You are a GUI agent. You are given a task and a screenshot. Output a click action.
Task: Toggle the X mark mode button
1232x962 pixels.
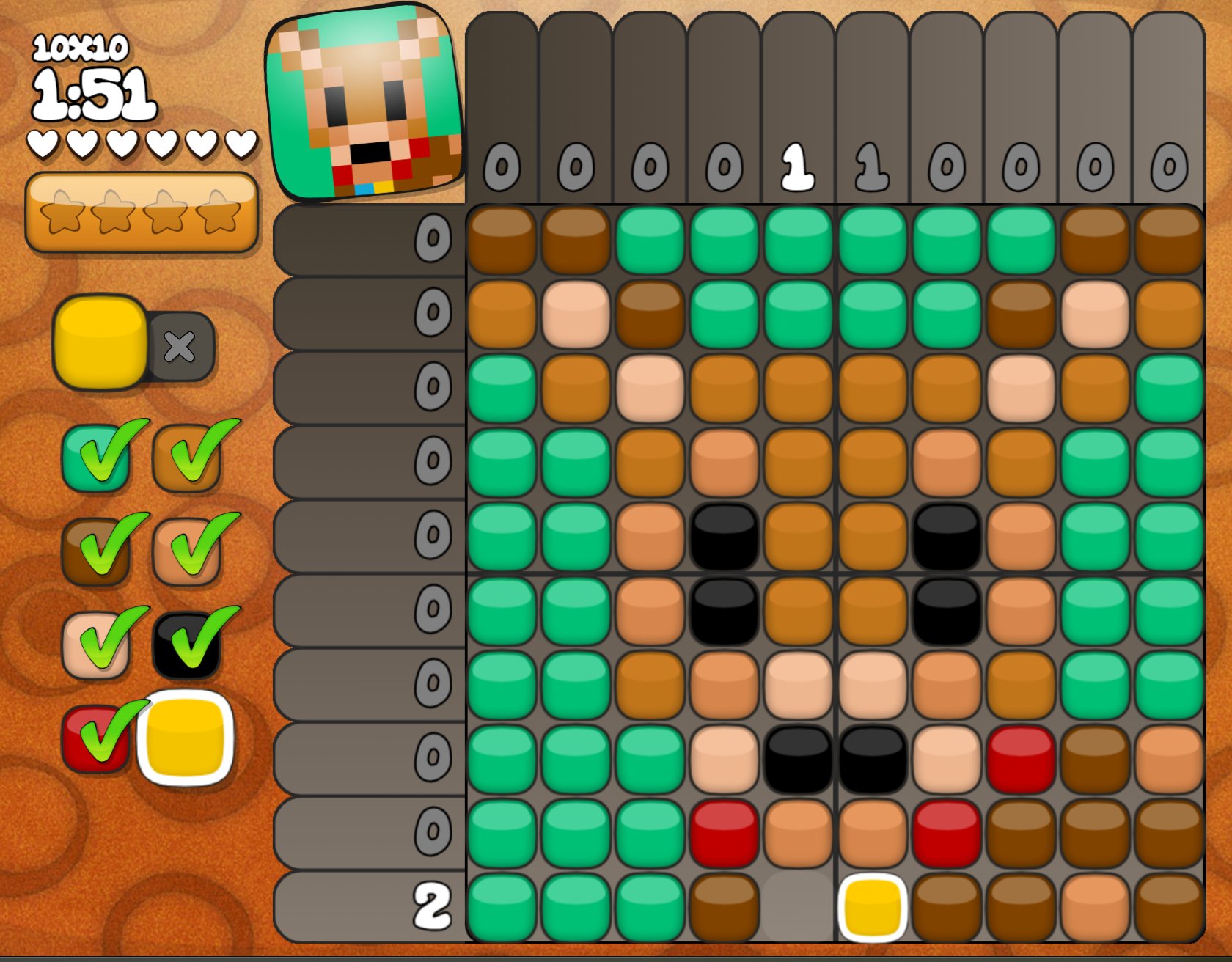click(180, 347)
